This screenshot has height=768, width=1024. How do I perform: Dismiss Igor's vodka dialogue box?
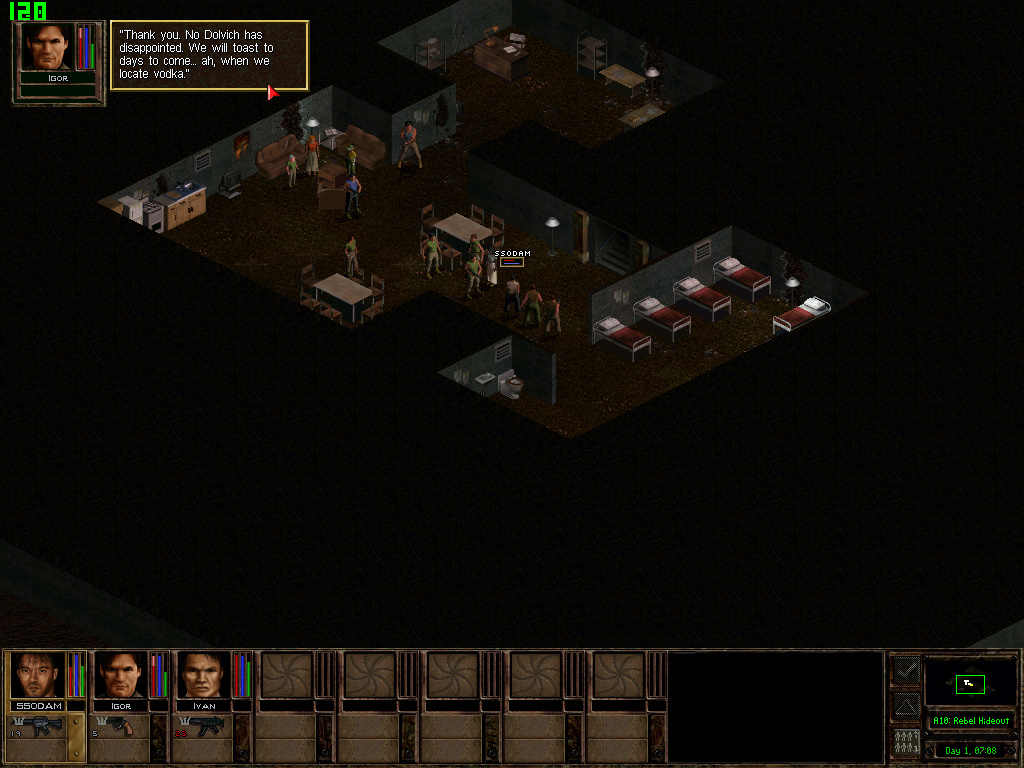pyautogui.click(x=208, y=55)
